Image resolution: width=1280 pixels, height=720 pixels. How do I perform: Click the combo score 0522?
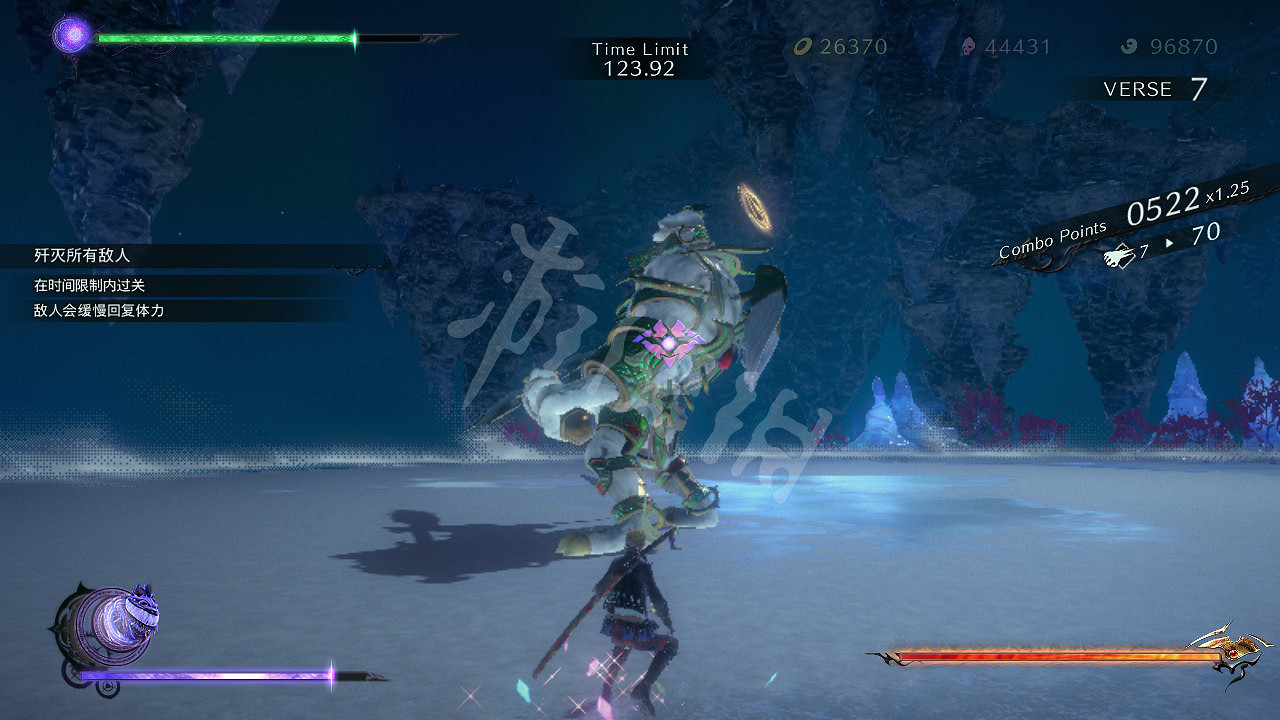coord(1163,208)
